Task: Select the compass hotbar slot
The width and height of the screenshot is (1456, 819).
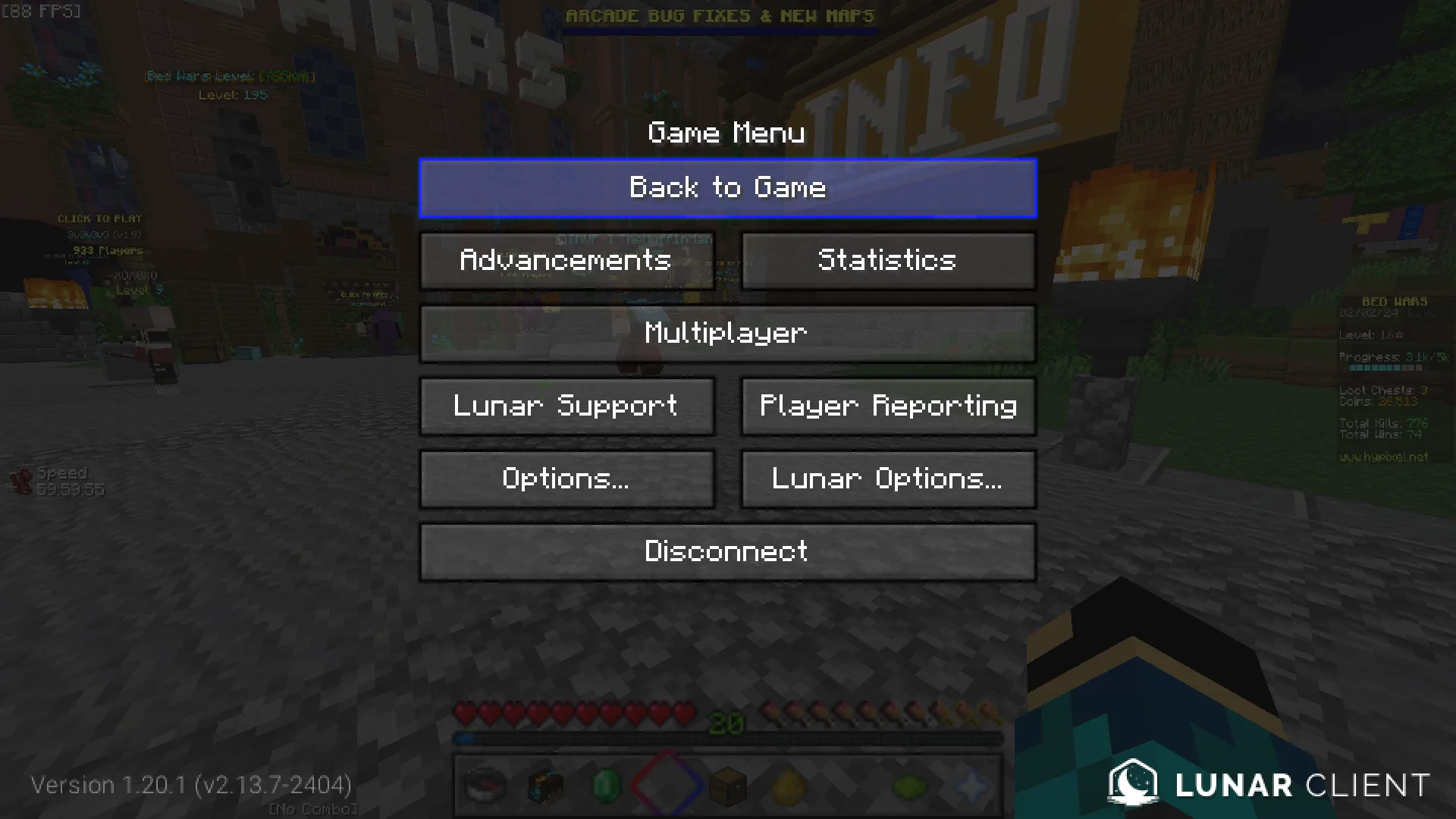Action: point(485,787)
